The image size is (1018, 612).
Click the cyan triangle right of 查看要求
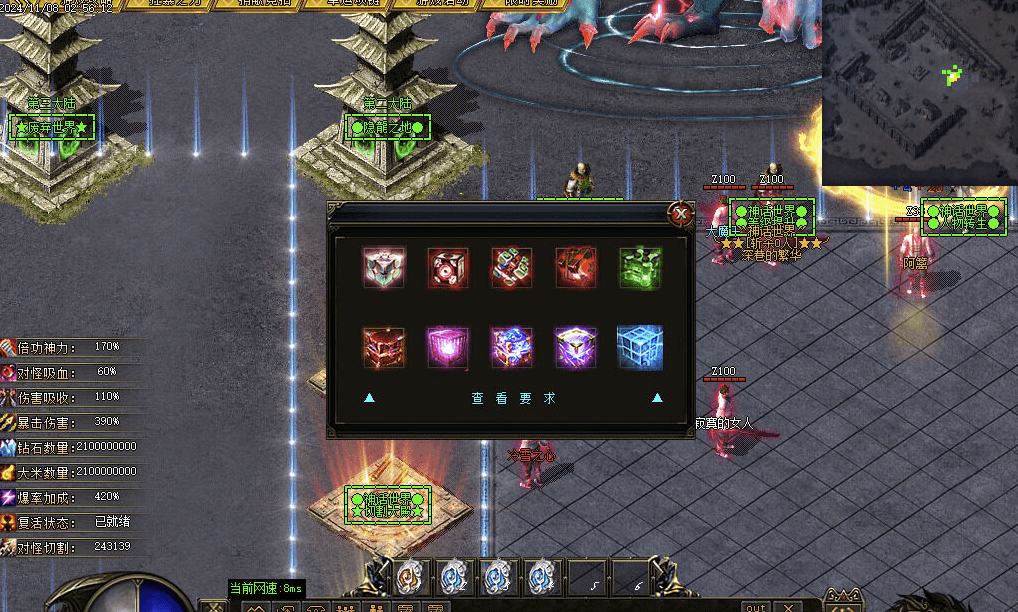pos(657,398)
